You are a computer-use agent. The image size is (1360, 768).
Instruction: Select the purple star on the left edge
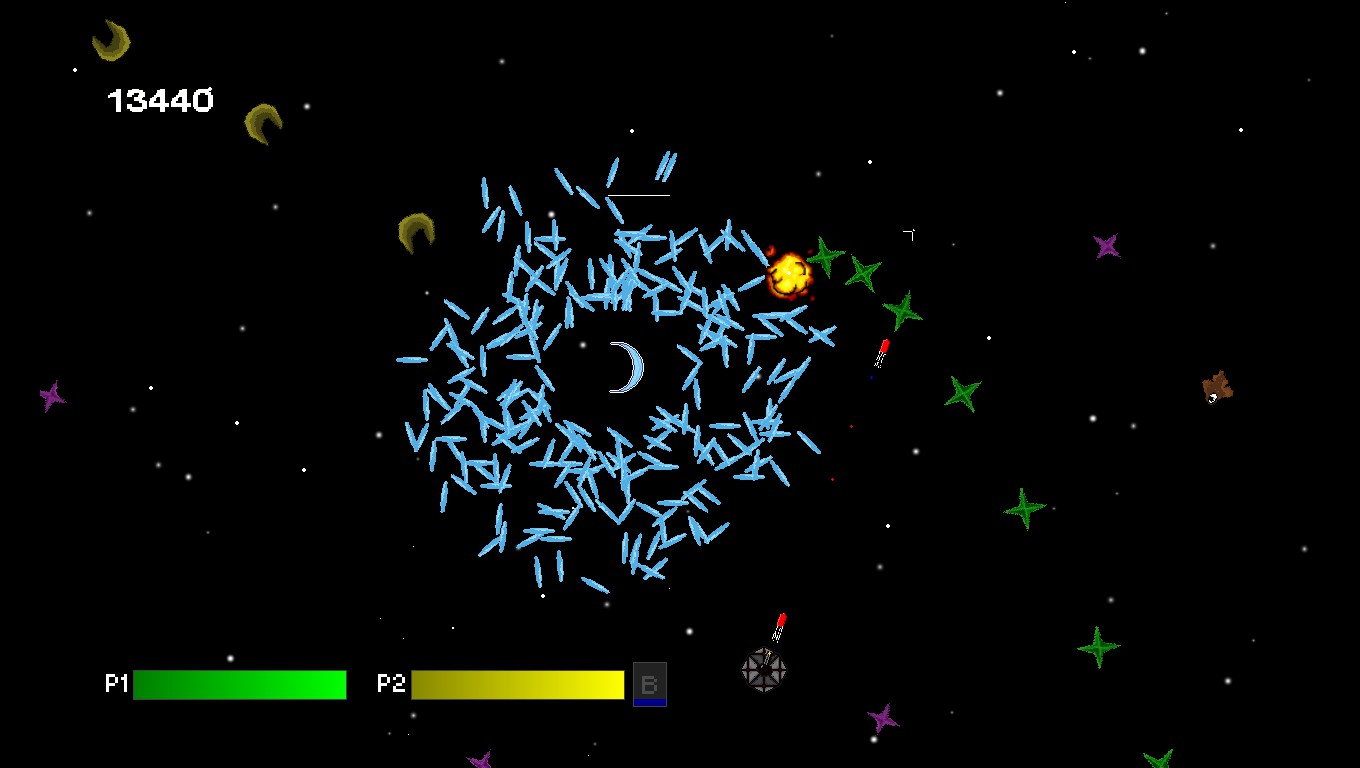click(52, 396)
